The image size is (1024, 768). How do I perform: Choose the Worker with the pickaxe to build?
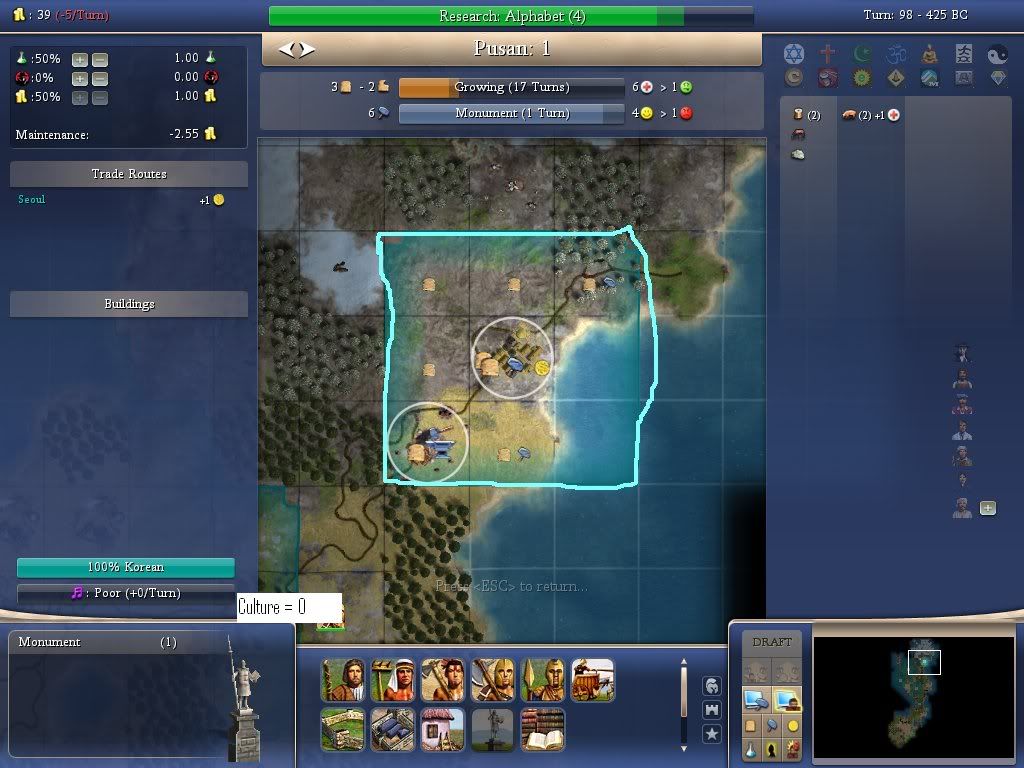pos(392,680)
